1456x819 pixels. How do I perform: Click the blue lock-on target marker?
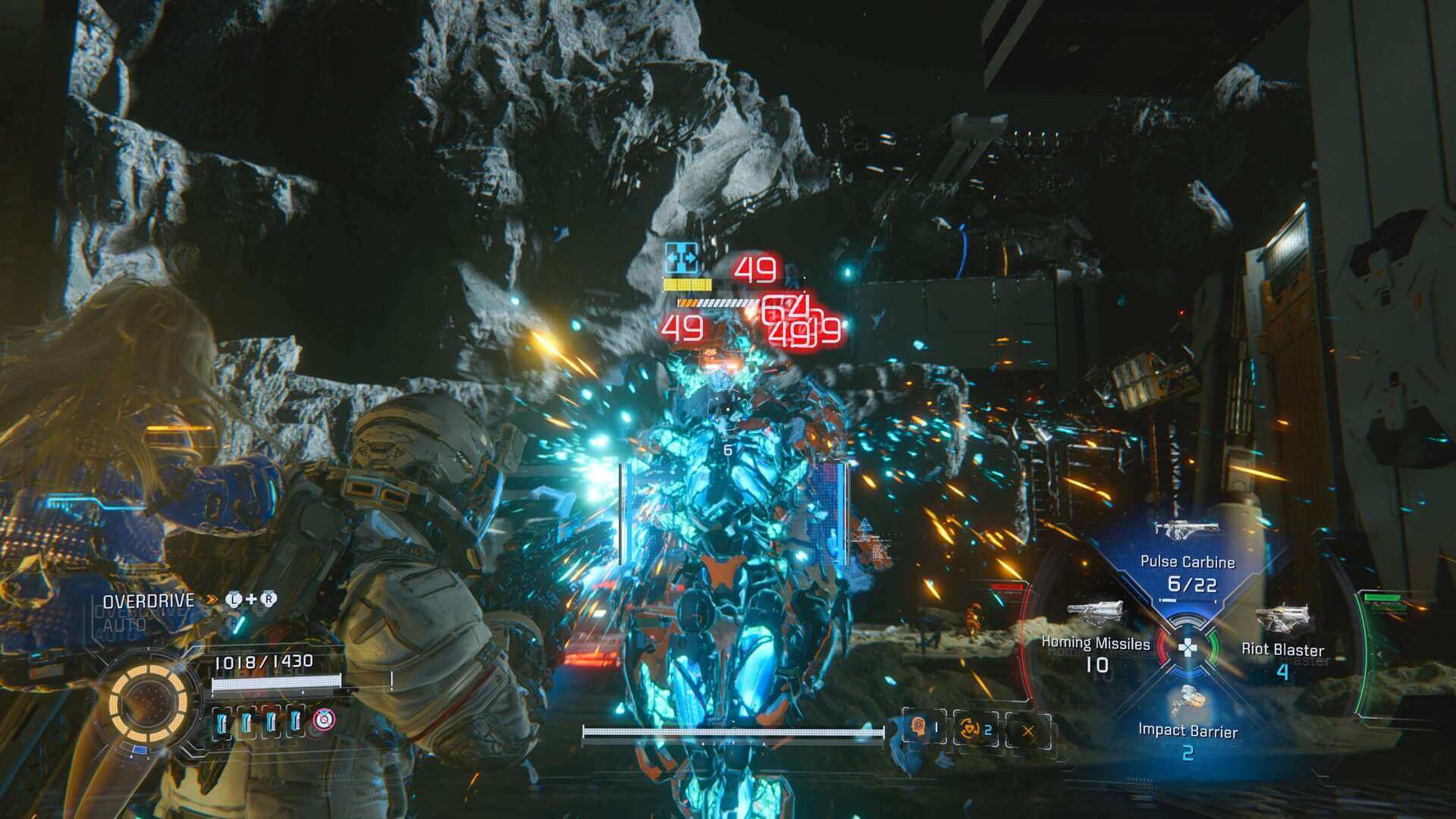point(680,259)
